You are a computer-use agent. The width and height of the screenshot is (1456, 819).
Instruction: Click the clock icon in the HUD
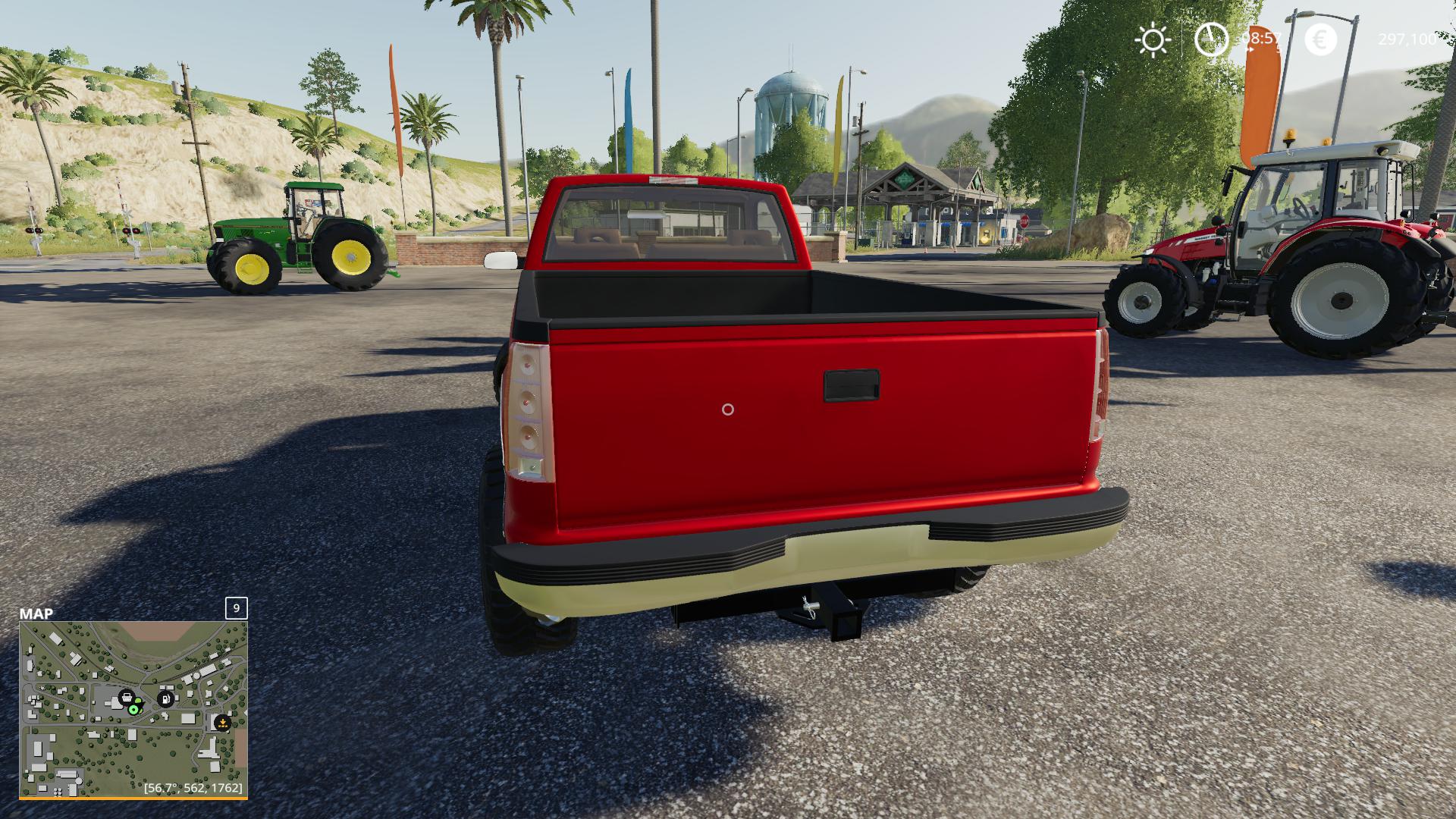(1211, 39)
